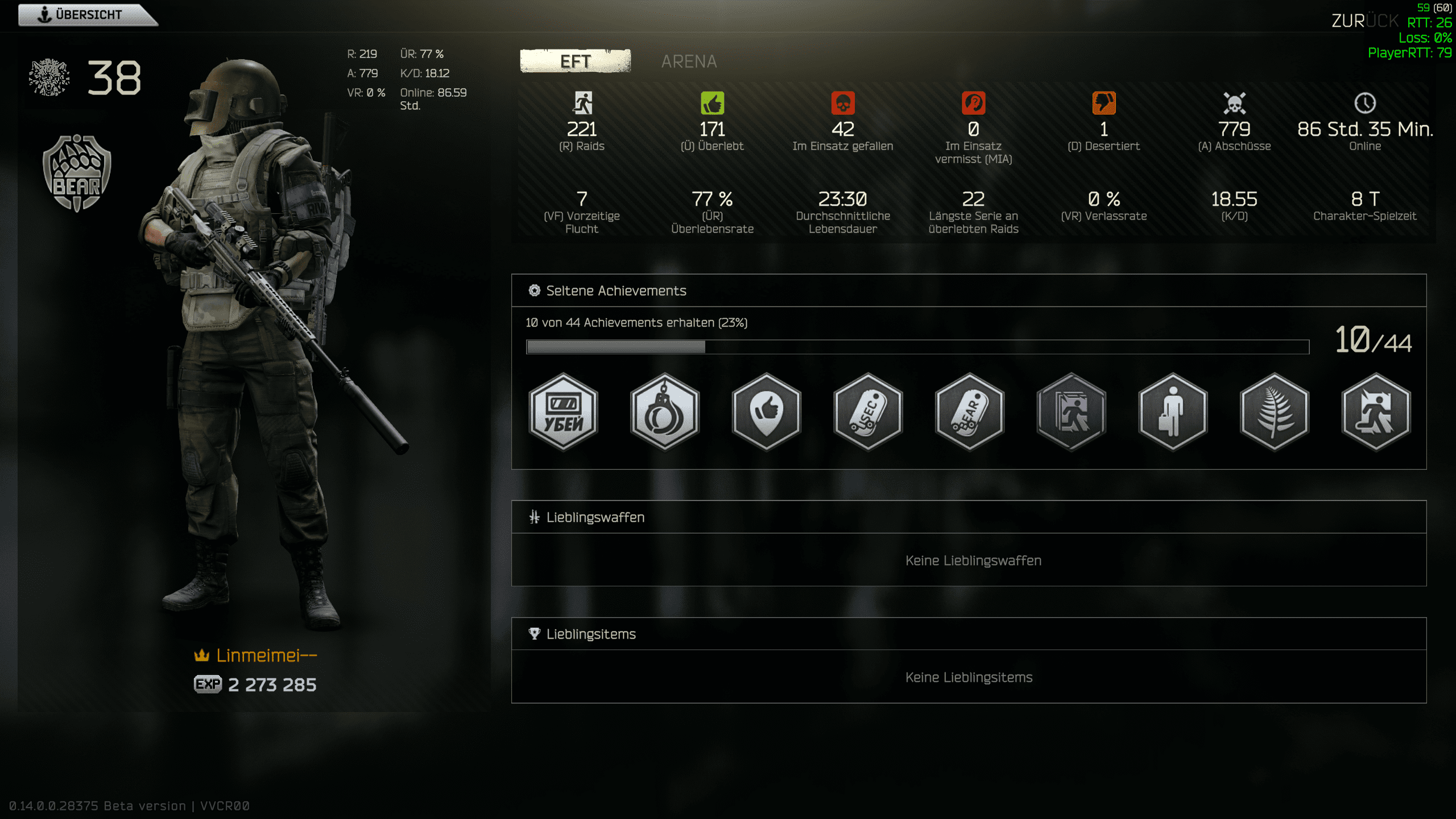1456x819 pixels.
Task: Select the running man exit achievement badge
Action: coord(1376,412)
